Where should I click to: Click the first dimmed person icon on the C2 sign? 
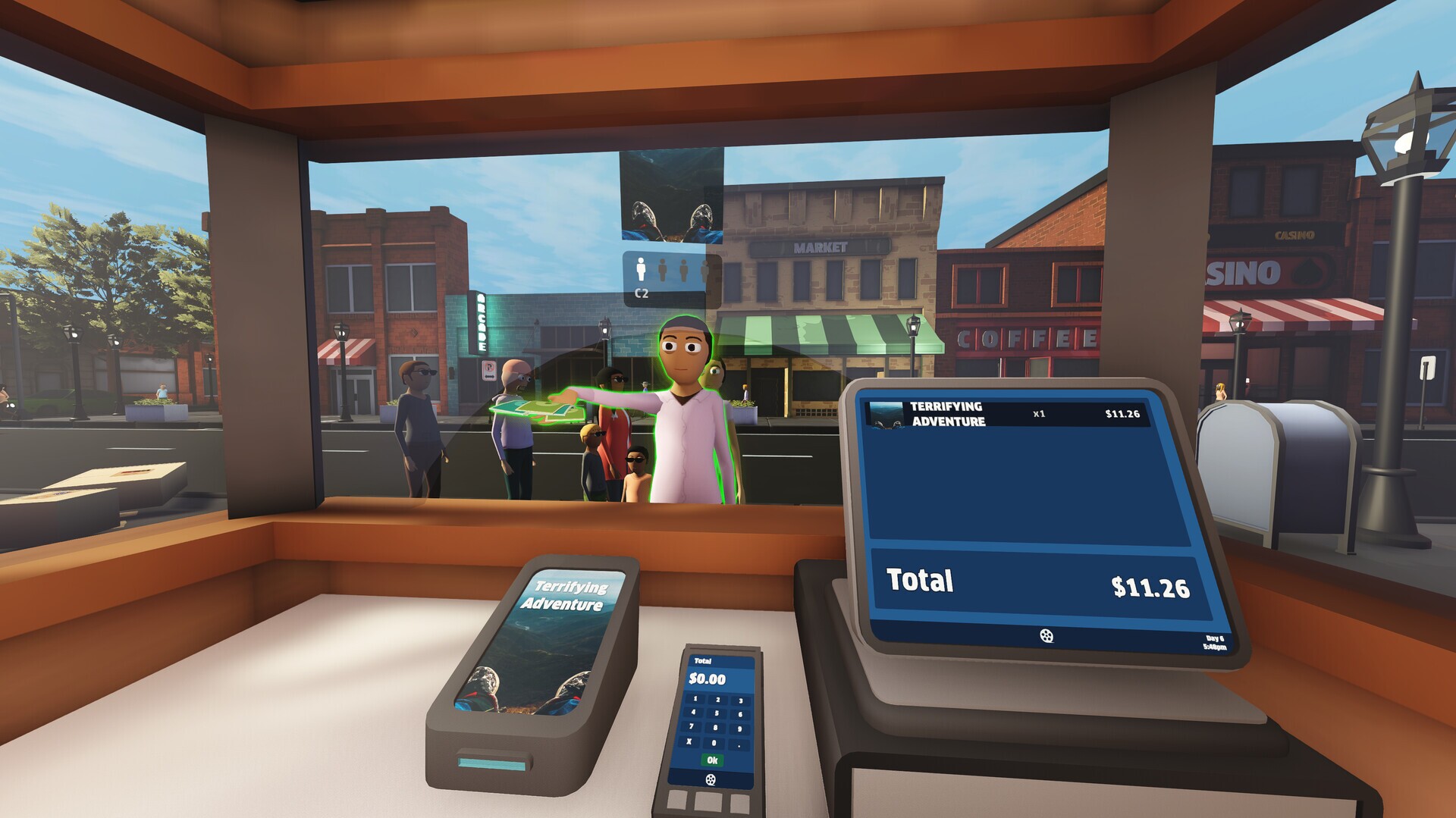(662, 271)
